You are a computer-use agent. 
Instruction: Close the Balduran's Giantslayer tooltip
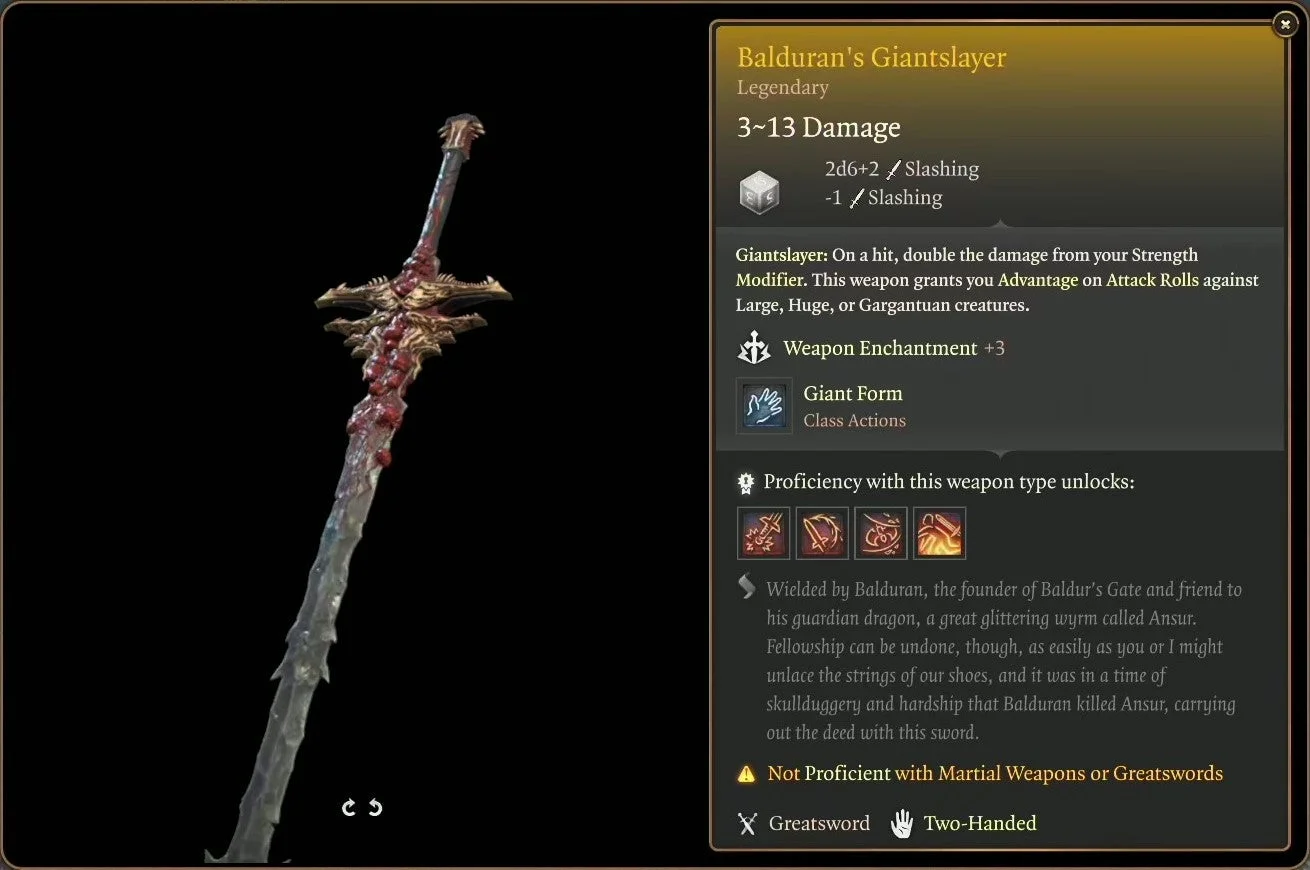click(x=1285, y=23)
